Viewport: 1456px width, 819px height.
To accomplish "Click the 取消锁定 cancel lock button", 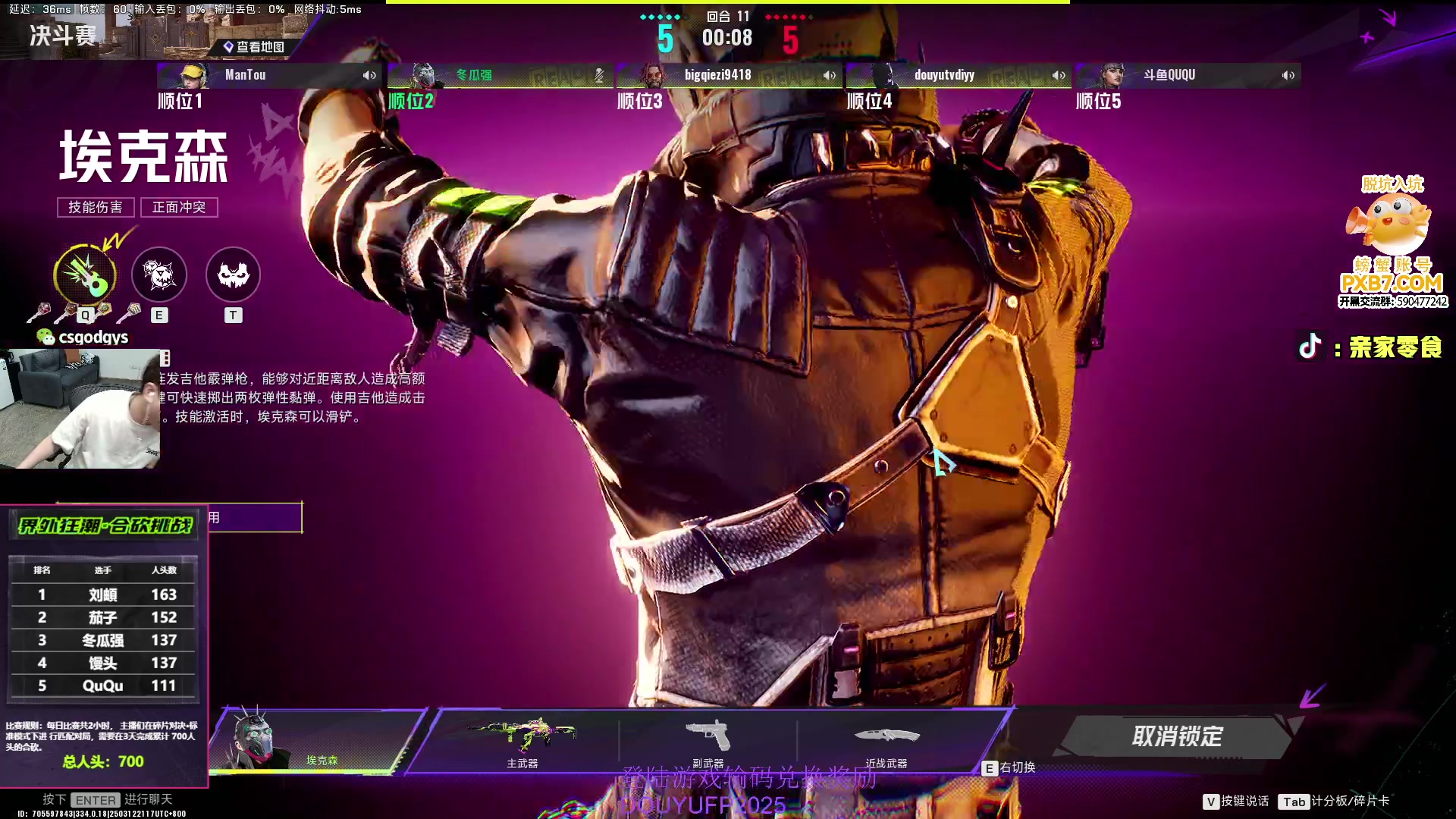I will pyautogui.click(x=1176, y=736).
